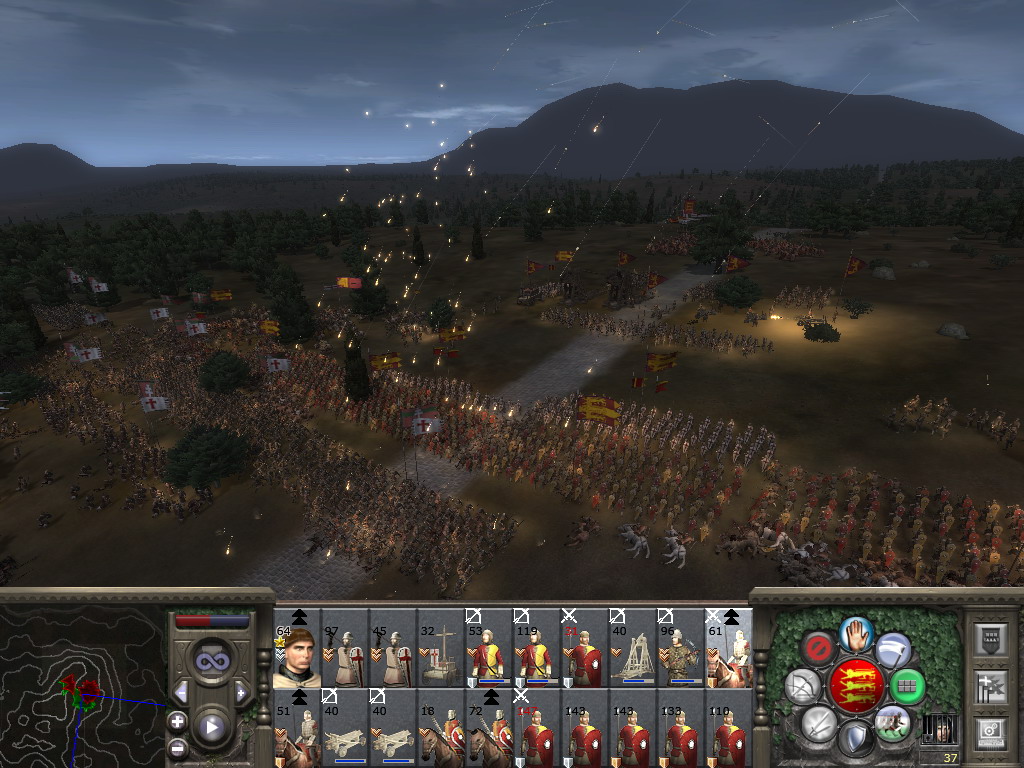1024x768 pixels.
Task: Open the green group formations button
Action: (x=907, y=686)
